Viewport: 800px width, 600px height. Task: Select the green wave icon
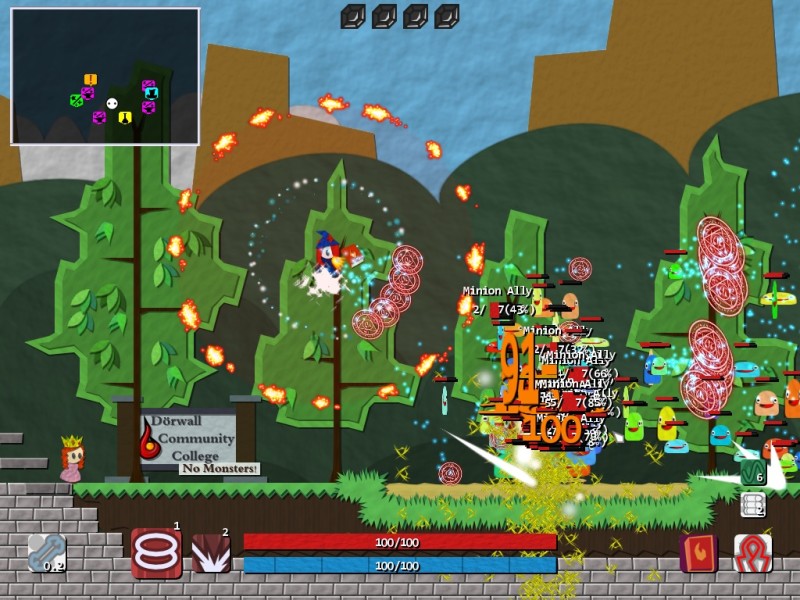752,471
